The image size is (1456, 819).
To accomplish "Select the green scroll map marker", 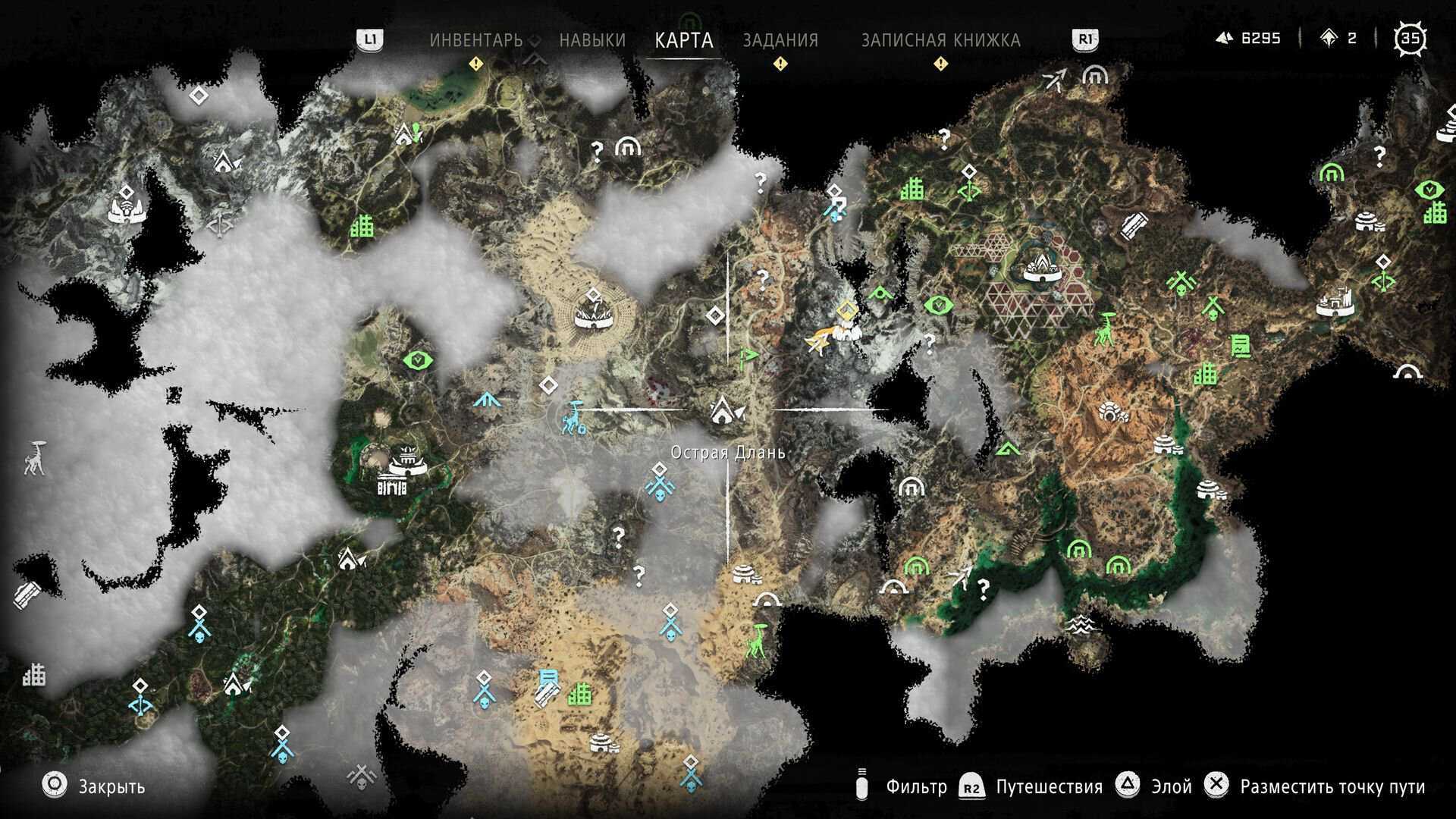I will tap(1240, 346).
